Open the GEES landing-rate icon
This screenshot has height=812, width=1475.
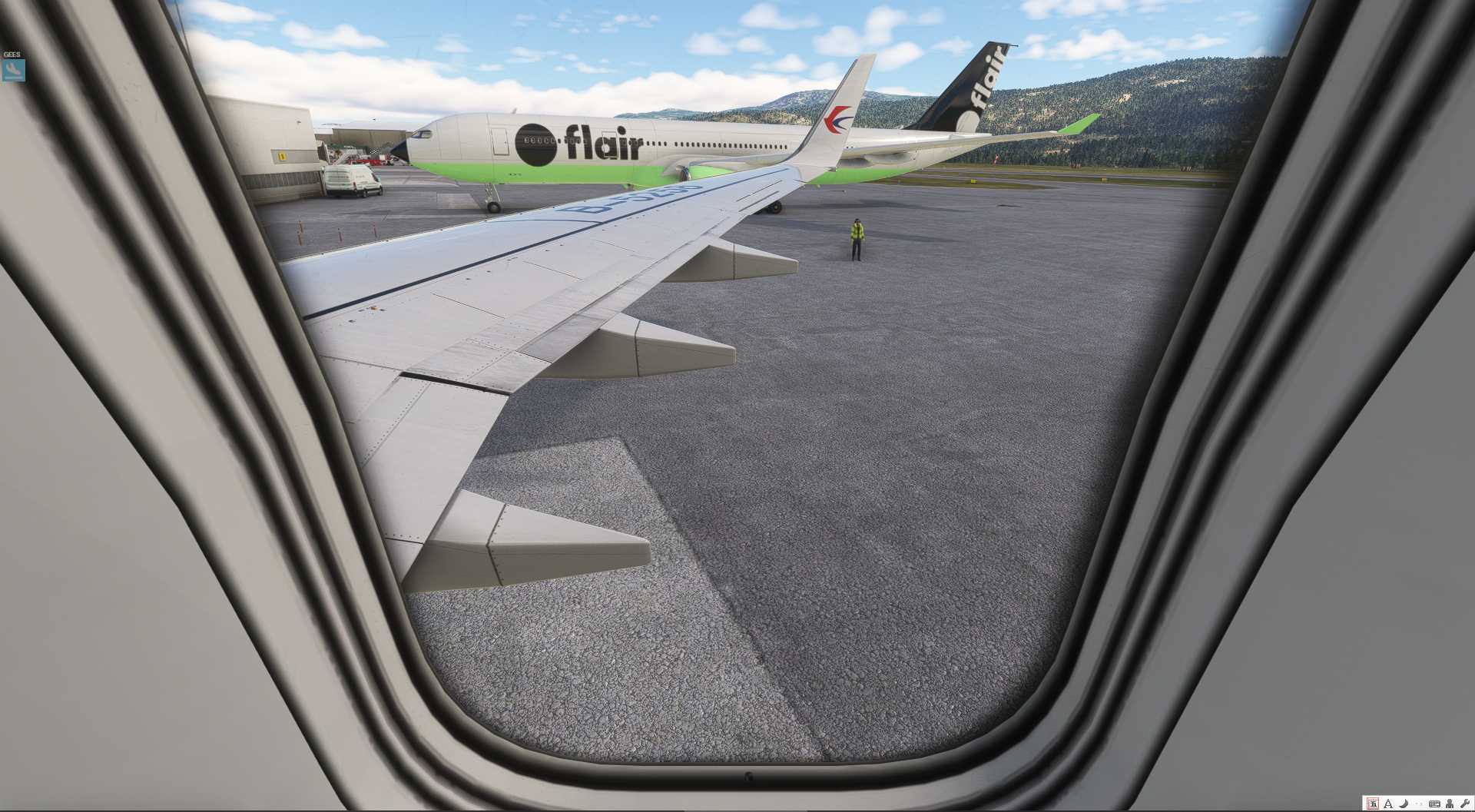(13, 70)
